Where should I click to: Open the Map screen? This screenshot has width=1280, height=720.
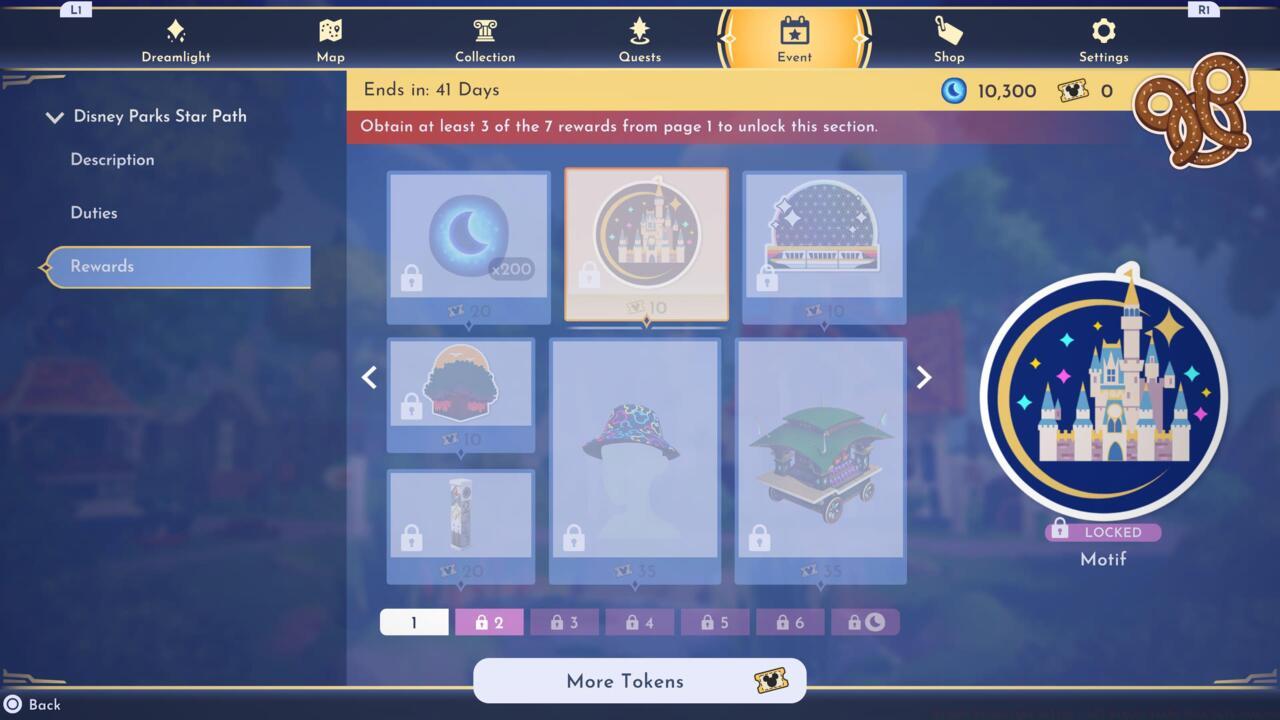click(330, 38)
